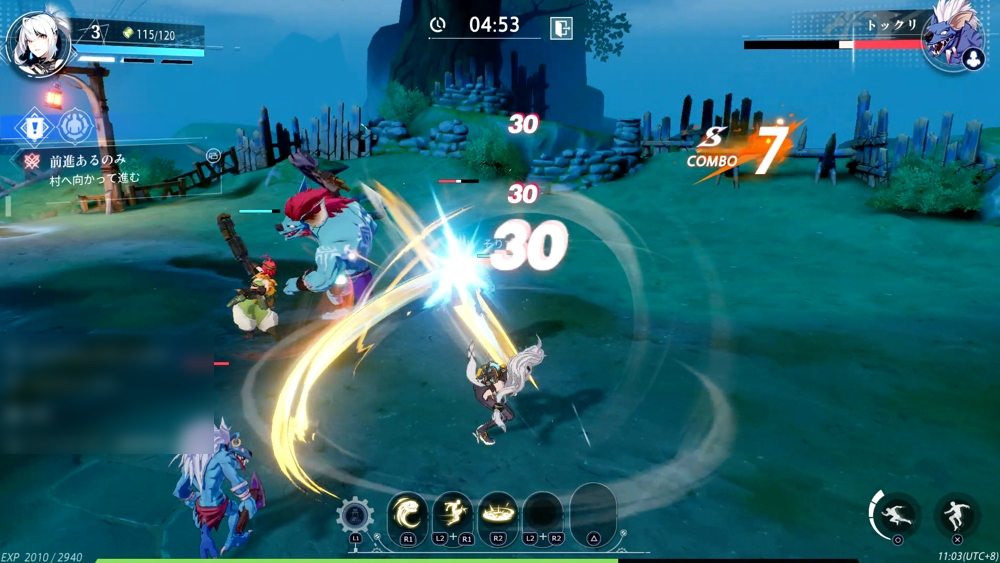
Task: Open the gear-shaped potion item slot
Action: (x=355, y=516)
